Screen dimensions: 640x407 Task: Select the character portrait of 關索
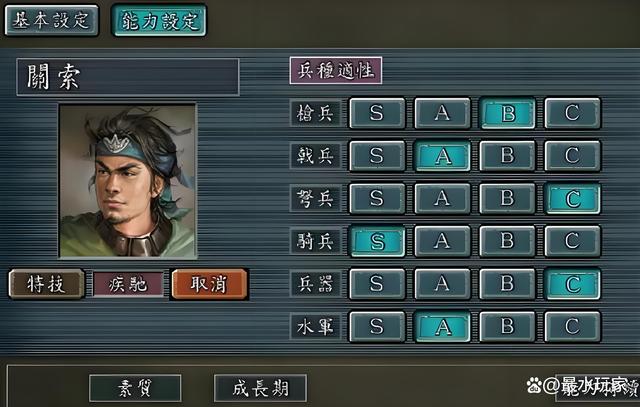click(x=127, y=180)
